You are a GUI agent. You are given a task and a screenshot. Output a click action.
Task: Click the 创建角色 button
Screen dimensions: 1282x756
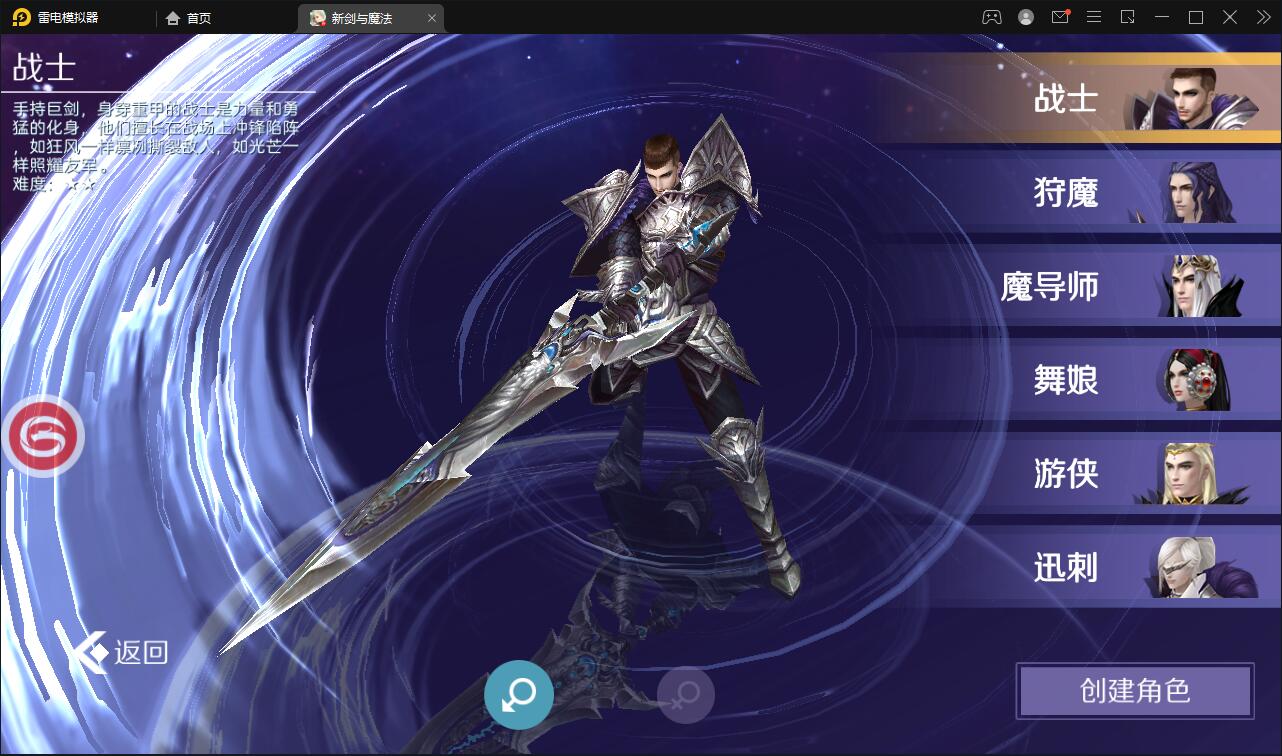1135,691
